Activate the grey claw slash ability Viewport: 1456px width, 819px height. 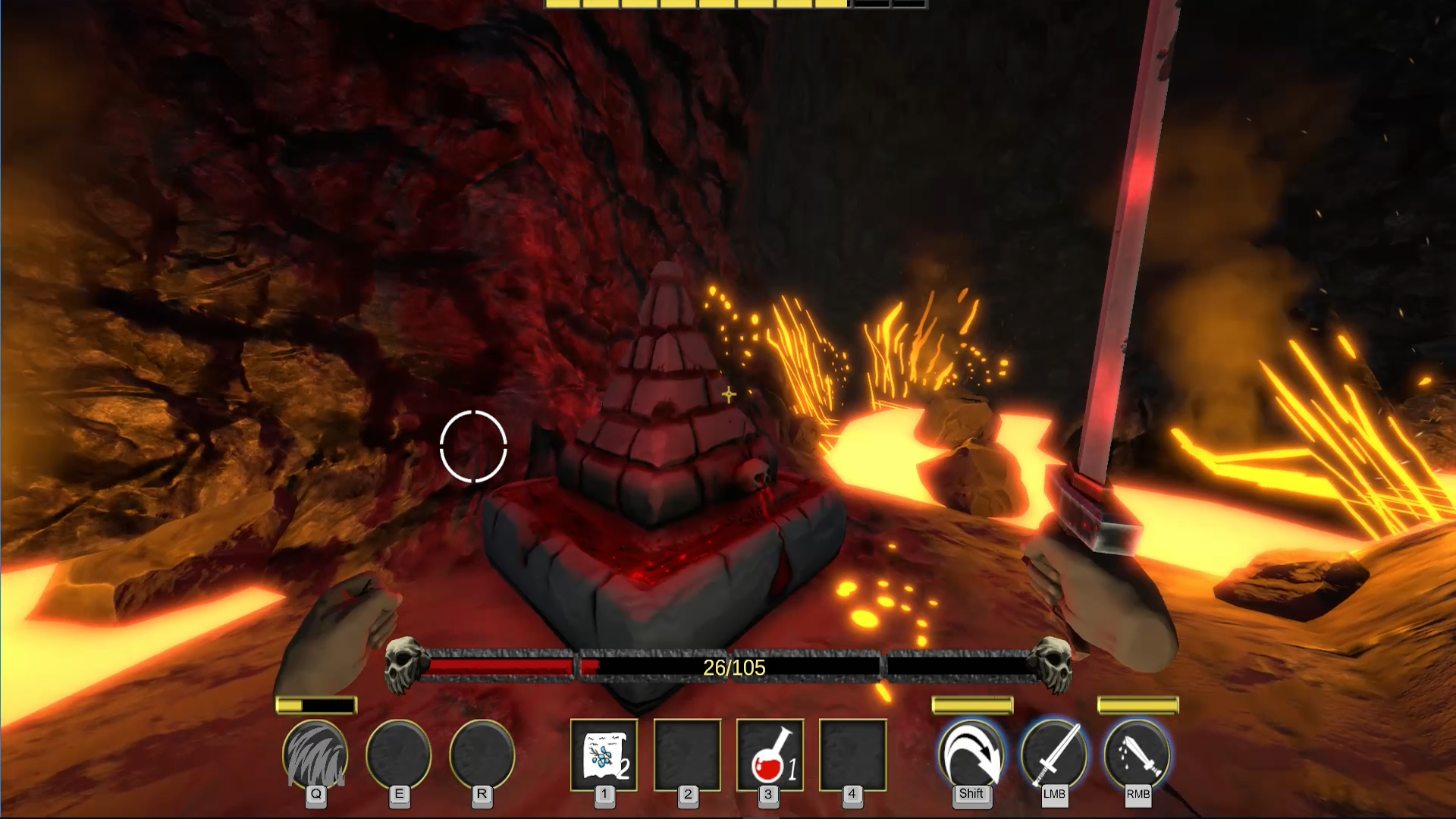315,755
